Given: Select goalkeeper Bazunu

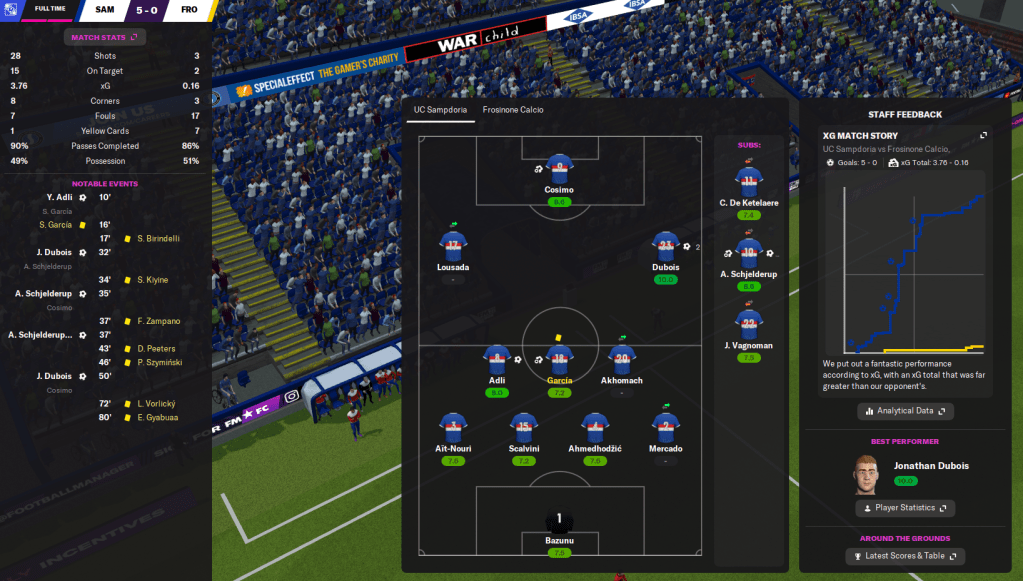Looking at the screenshot, I should click(559, 524).
